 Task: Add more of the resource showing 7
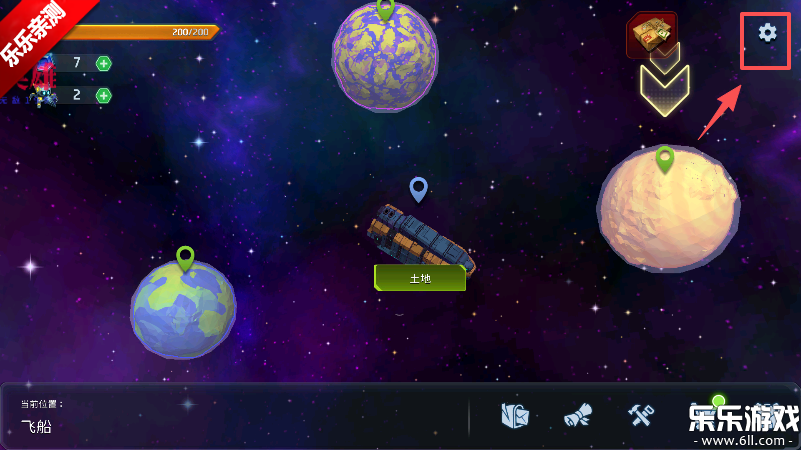pos(104,64)
